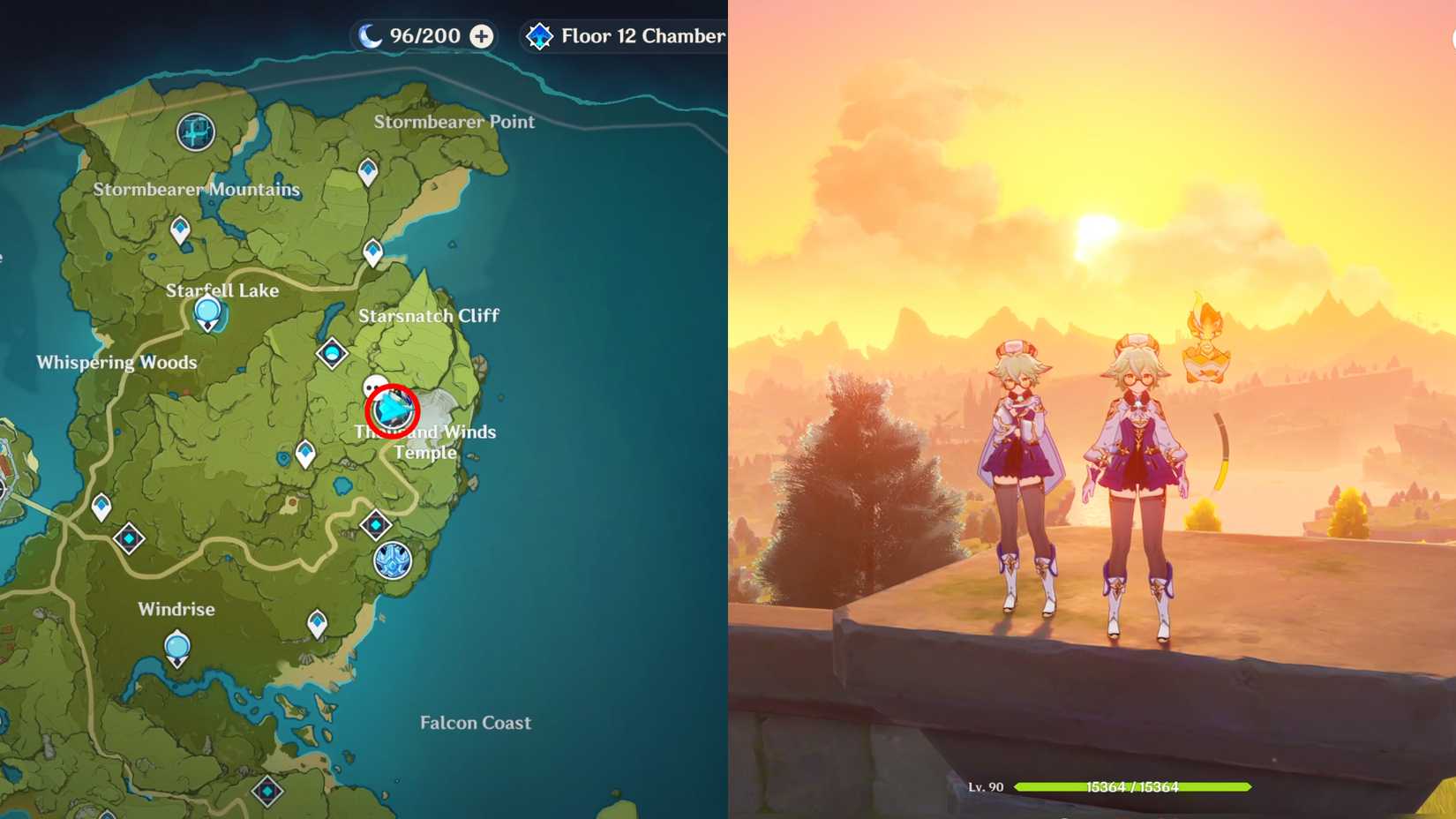
Task: Click the Spiral Abyss icon beside Floor 12 Chamber
Action: tap(537, 36)
